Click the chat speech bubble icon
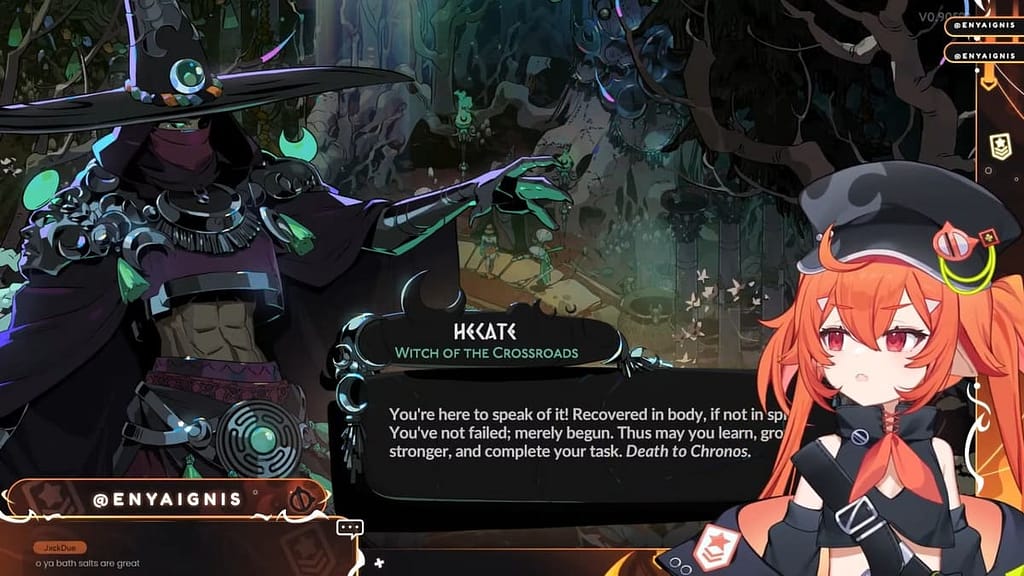Screen dimensions: 1024x576 click(349, 527)
